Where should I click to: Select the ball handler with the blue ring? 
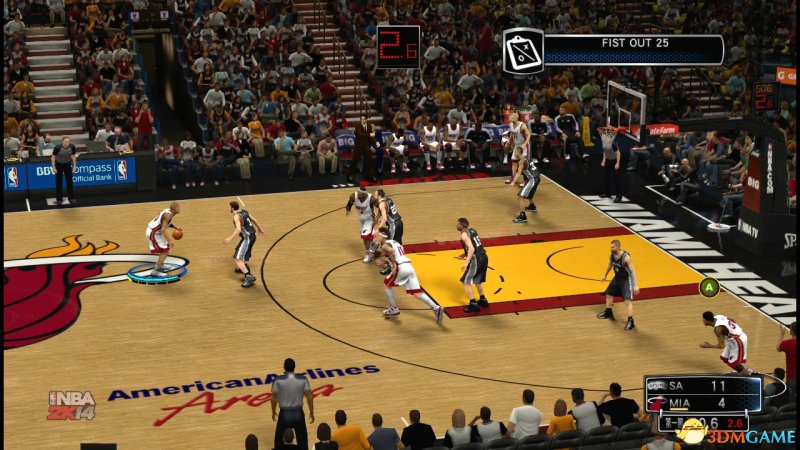tap(160, 240)
